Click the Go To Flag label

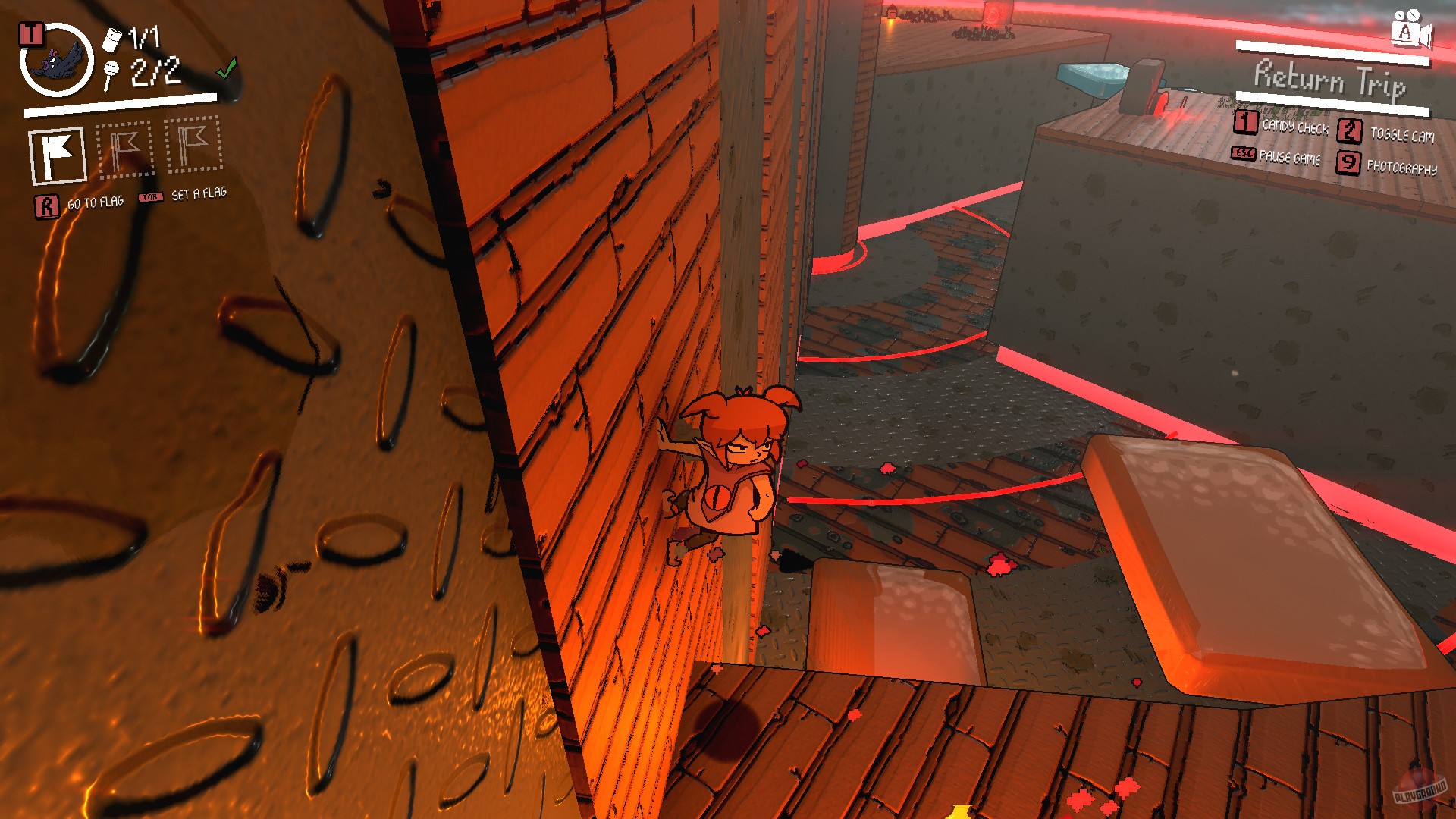click(x=97, y=202)
